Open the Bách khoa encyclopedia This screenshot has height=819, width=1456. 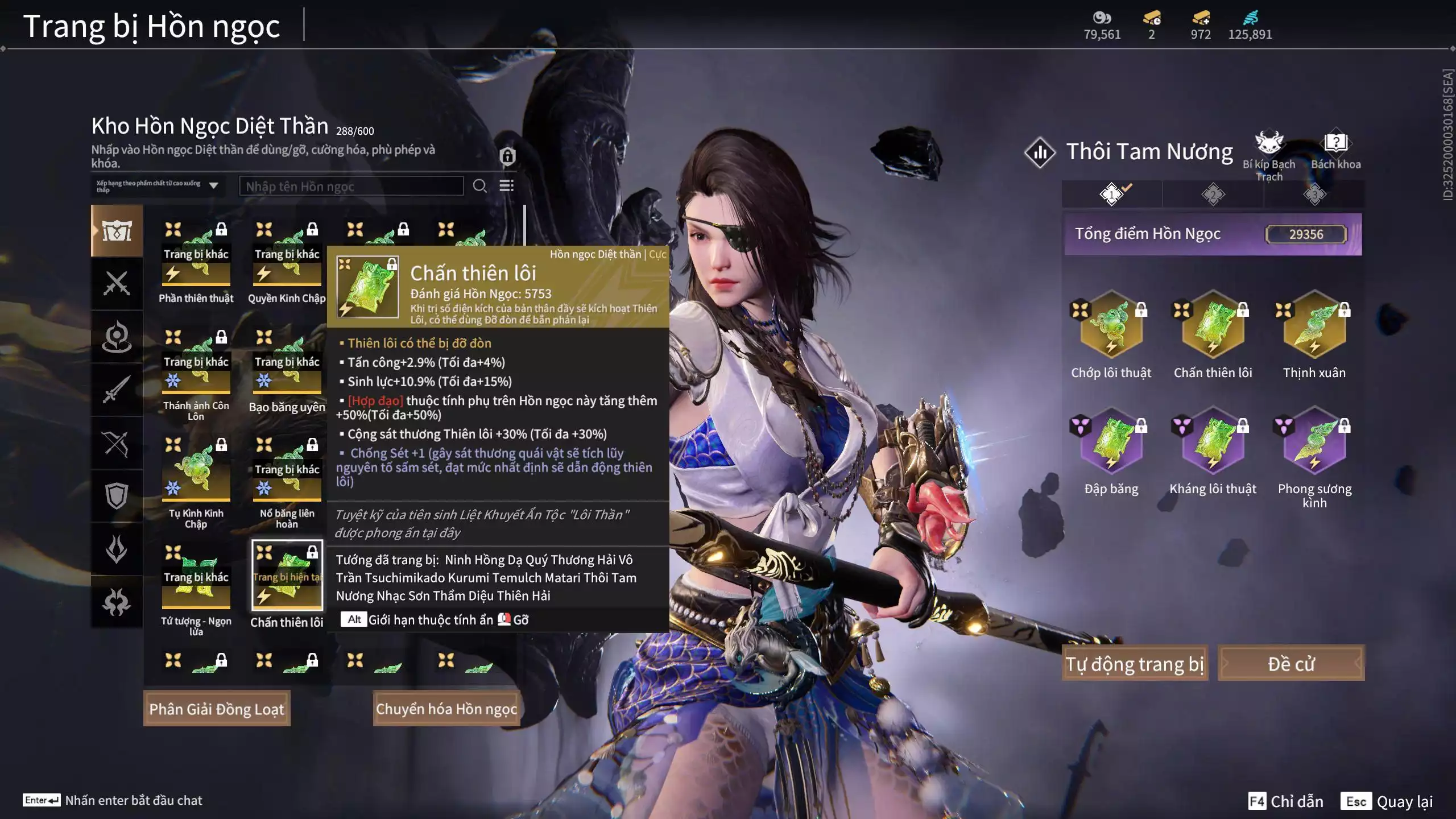coord(1335,144)
